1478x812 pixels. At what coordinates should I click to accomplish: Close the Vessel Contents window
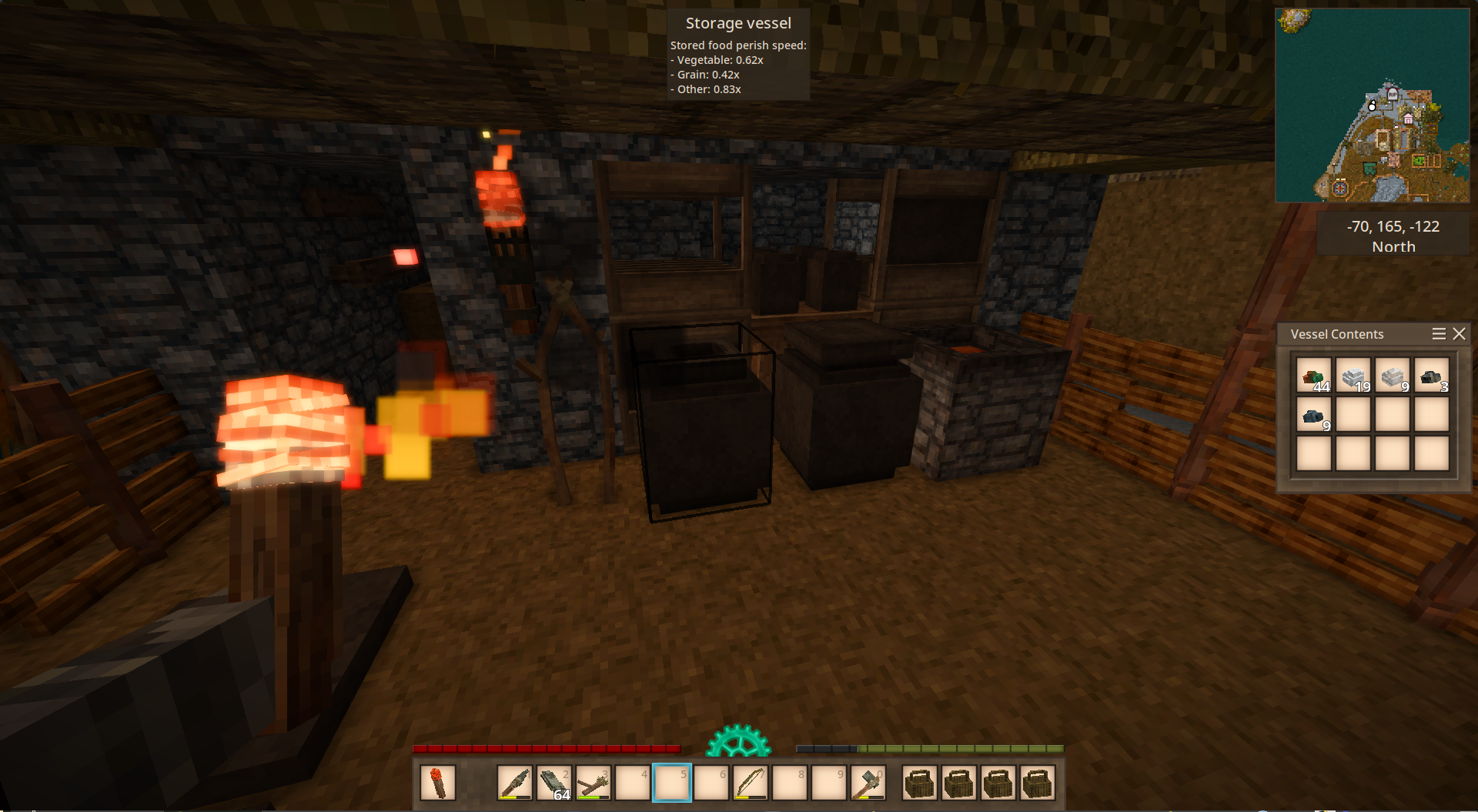[1459, 334]
